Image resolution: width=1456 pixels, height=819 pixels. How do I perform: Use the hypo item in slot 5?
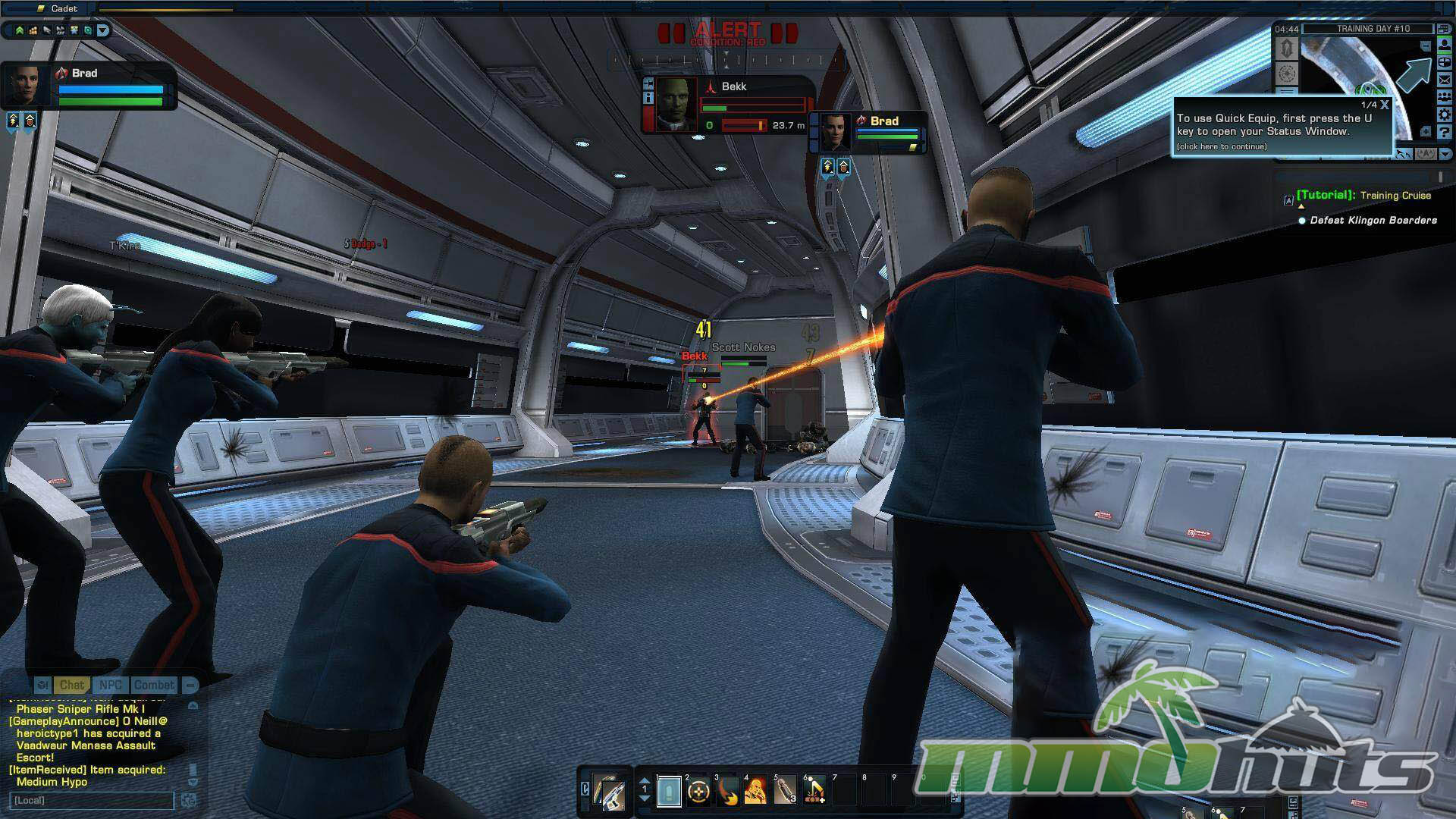(785, 792)
